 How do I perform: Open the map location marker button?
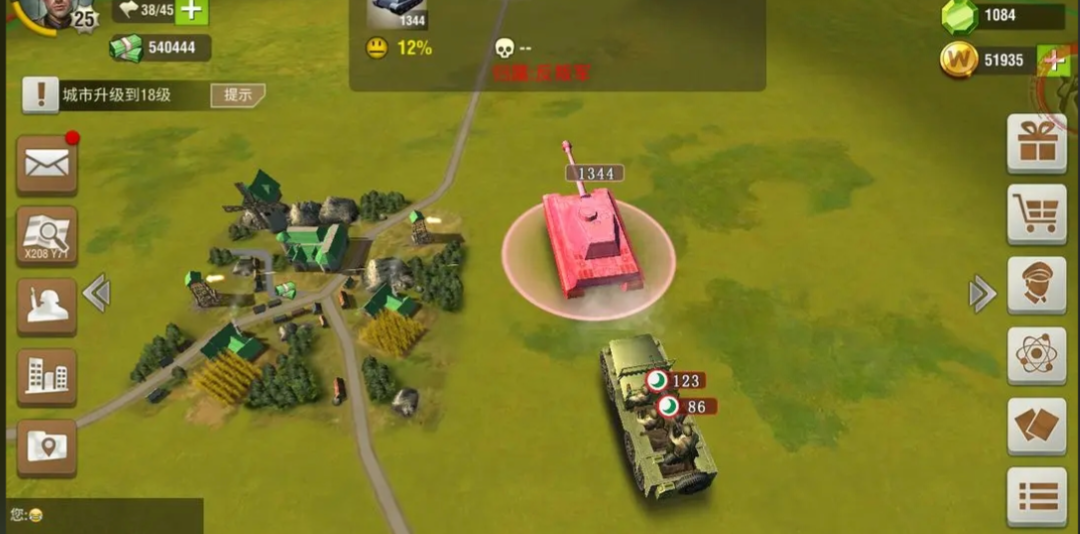[x=47, y=447]
